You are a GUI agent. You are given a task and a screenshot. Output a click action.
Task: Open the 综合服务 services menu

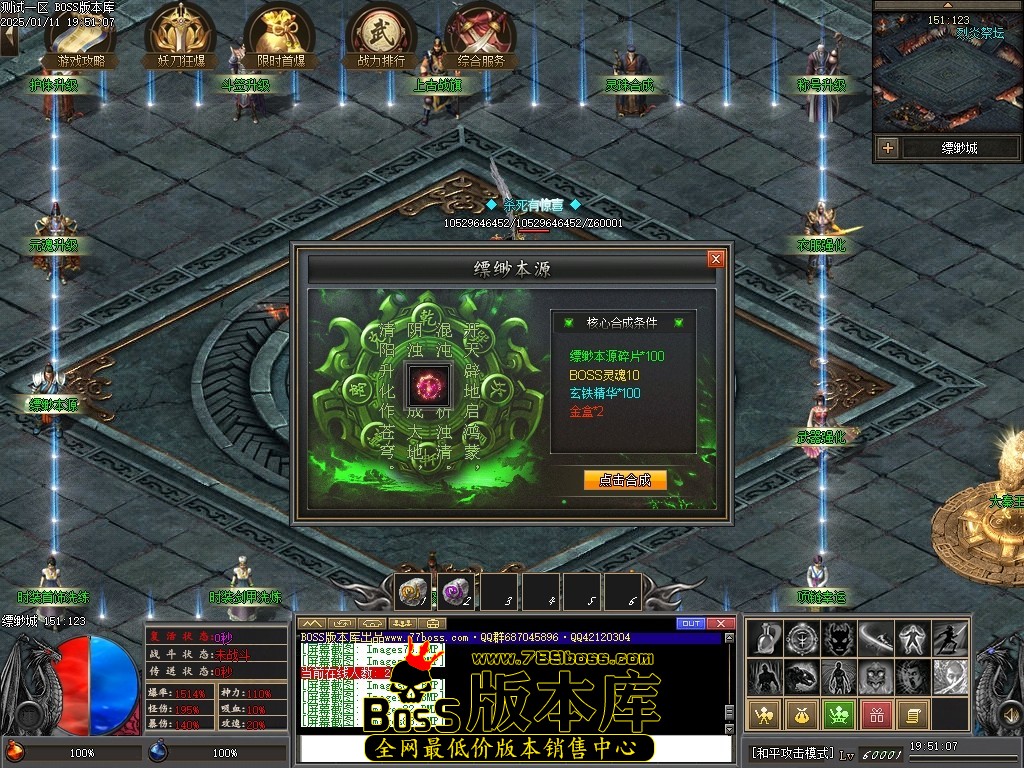(481, 37)
